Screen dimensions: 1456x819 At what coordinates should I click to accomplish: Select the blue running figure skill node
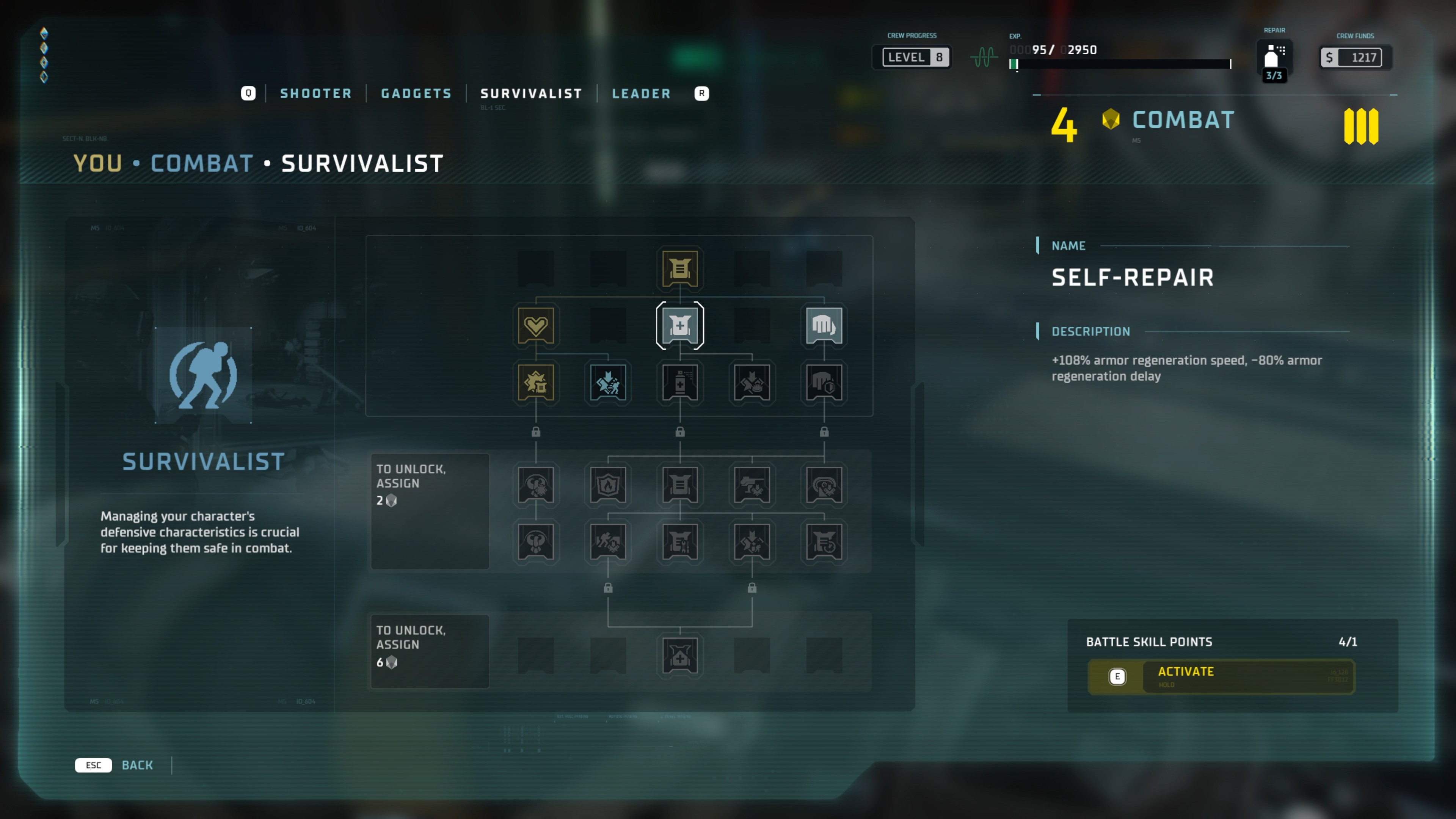pos(607,383)
